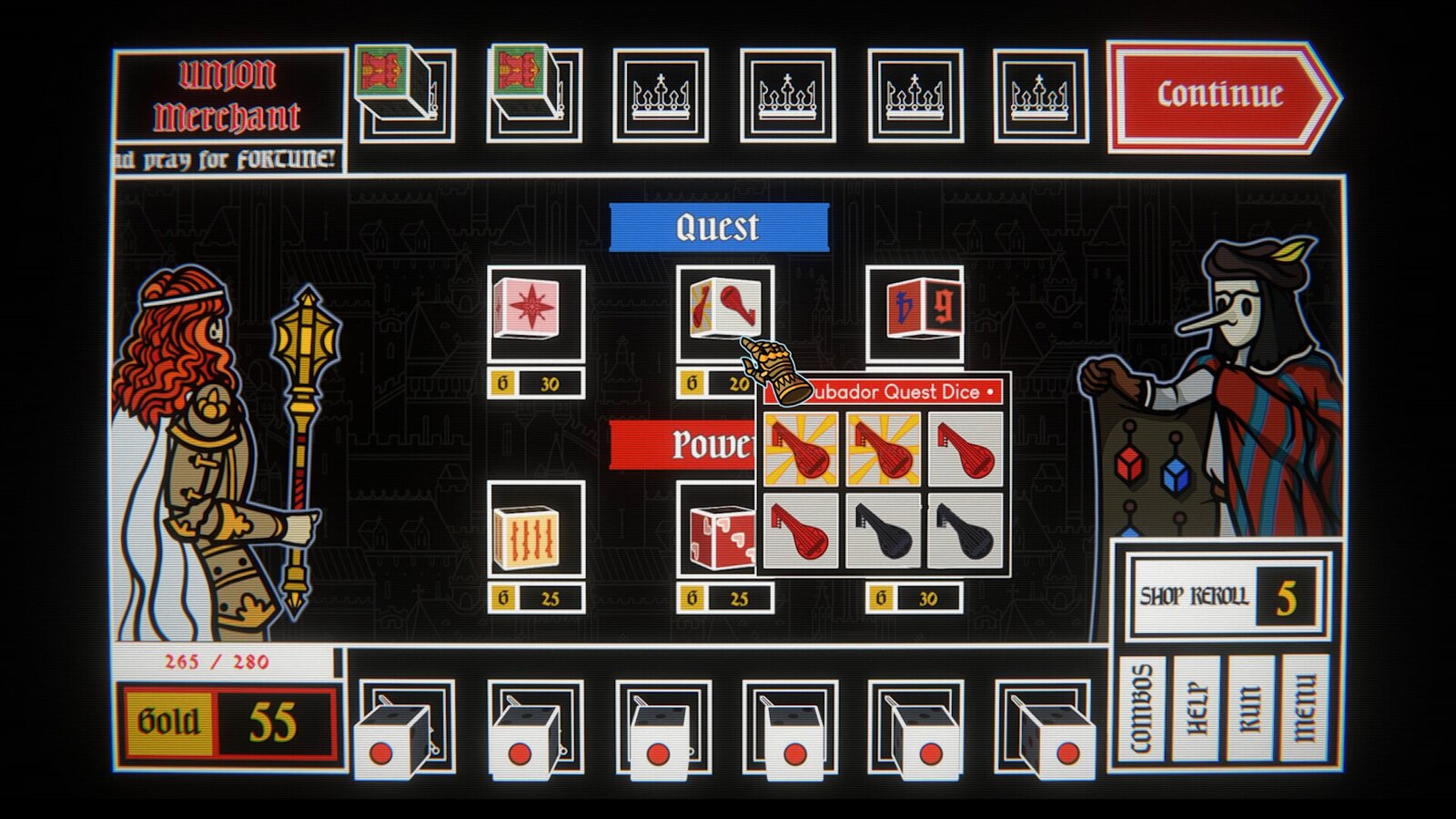
Task: Click the Shop Reroll counter showing 5
Action: click(1219, 596)
